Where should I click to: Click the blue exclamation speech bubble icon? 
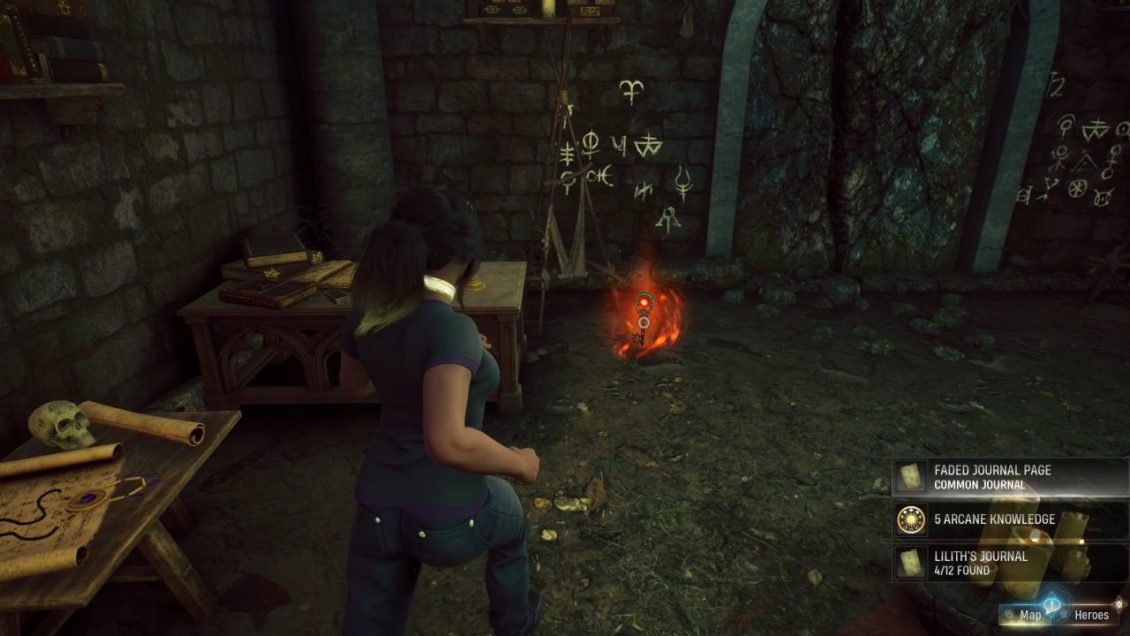pos(1053,605)
